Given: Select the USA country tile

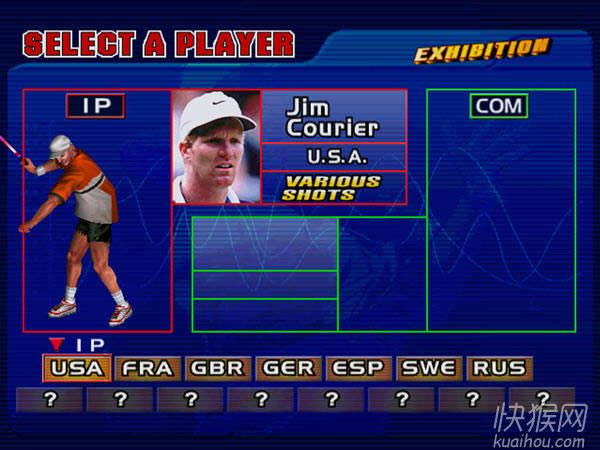Looking at the screenshot, I should click(77, 368).
